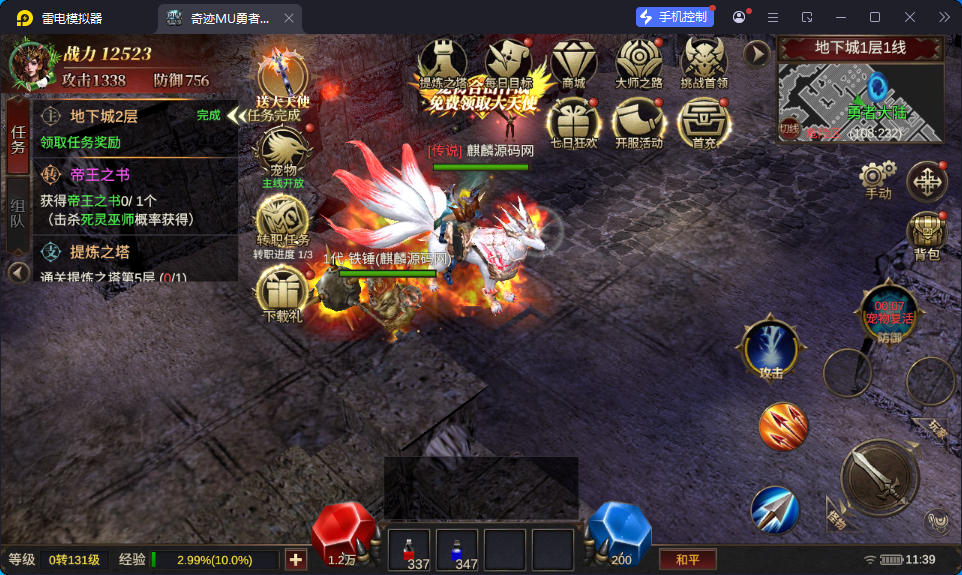
Task: Toggle 手动 manual combat mode
Action: click(877, 180)
